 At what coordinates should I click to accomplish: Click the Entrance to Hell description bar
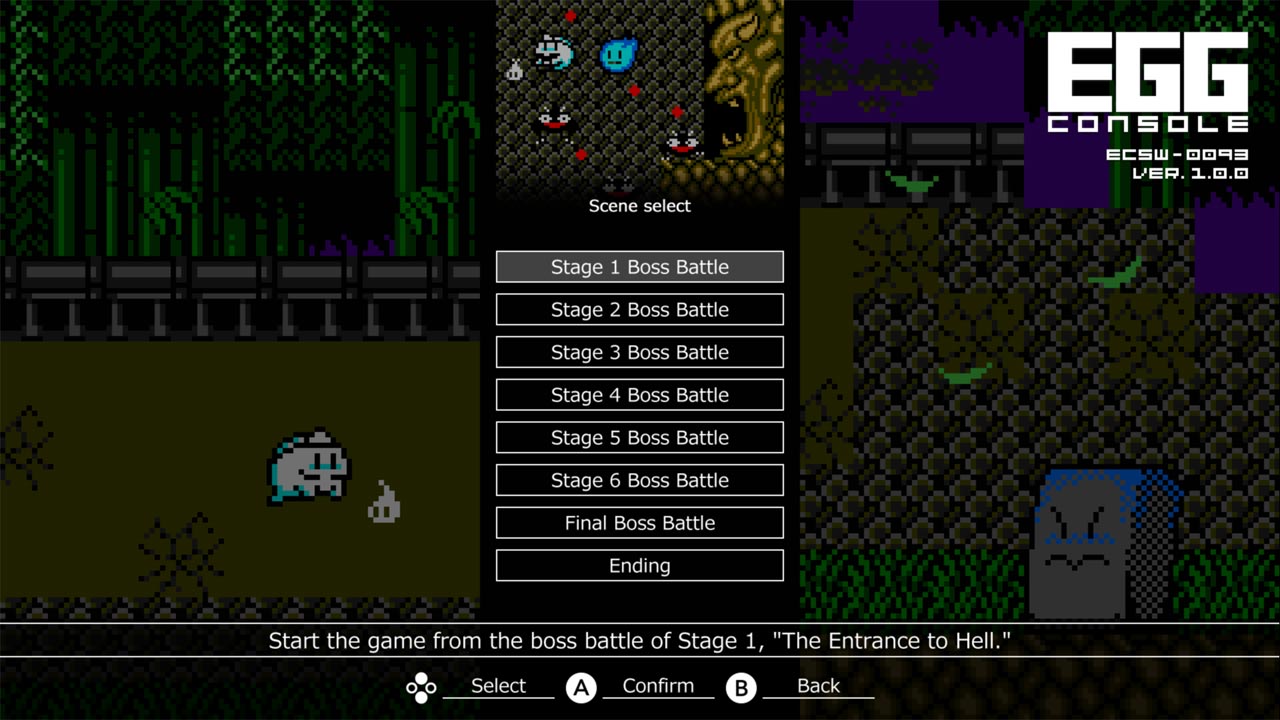(640, 640)
